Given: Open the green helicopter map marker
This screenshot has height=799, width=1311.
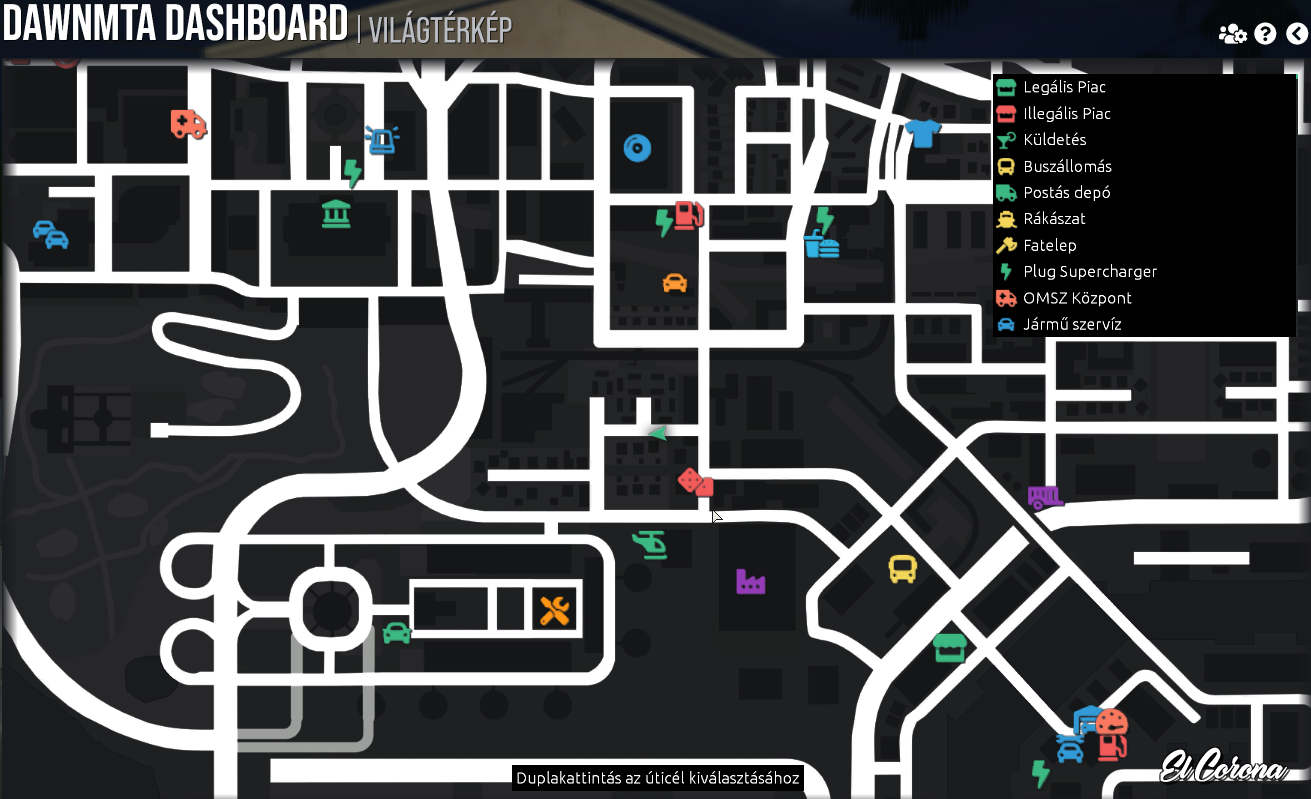Looking at the screenshot, I should [x=651, y=546].
